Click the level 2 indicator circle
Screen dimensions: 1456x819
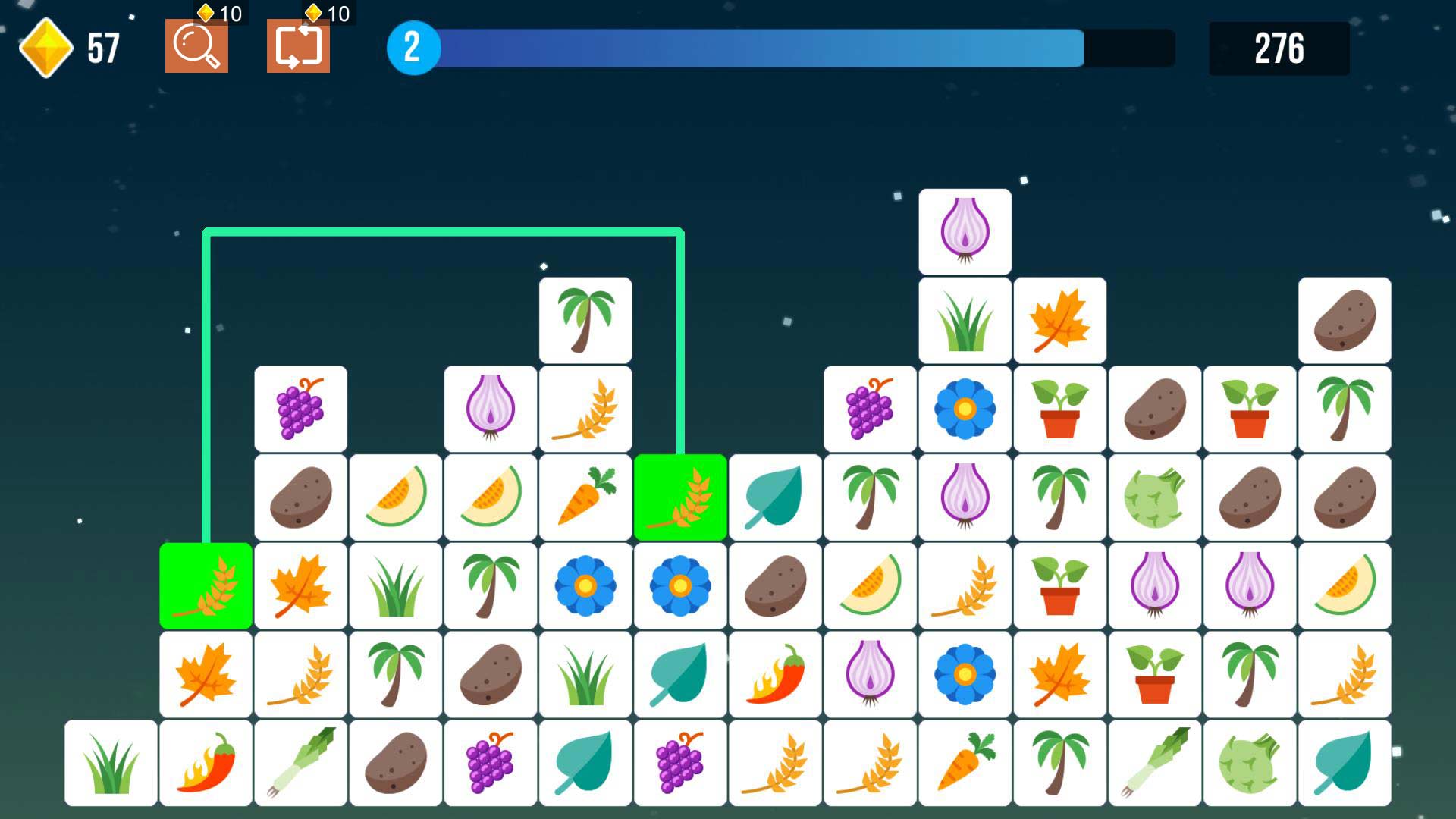(412, 47)
